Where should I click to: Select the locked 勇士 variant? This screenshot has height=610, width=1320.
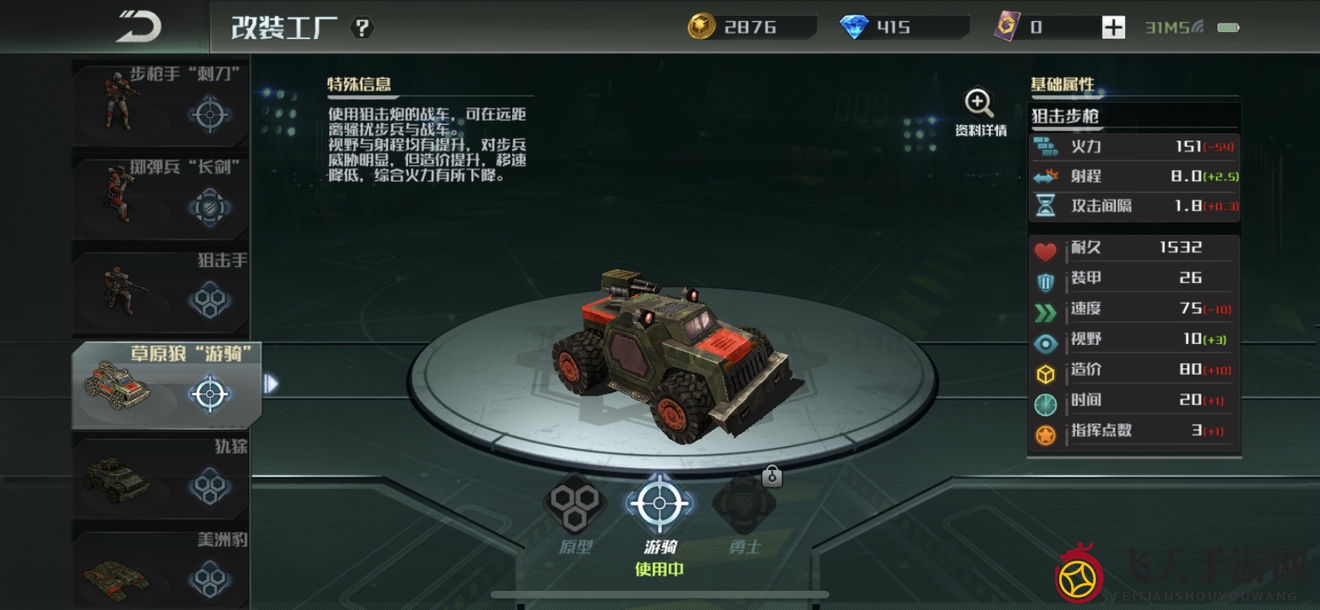pyautogui.click(x=744, y=505)
